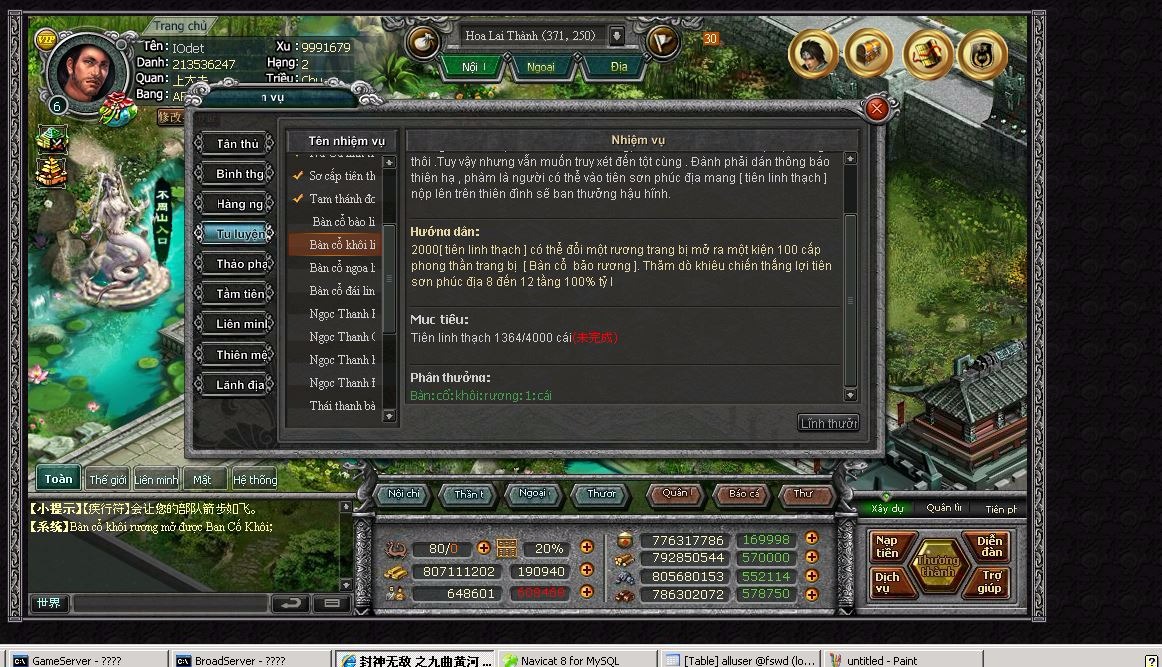Select the Thái thanh quest row
This screenshot has height=667, width=1162.
tap(341, 406)
